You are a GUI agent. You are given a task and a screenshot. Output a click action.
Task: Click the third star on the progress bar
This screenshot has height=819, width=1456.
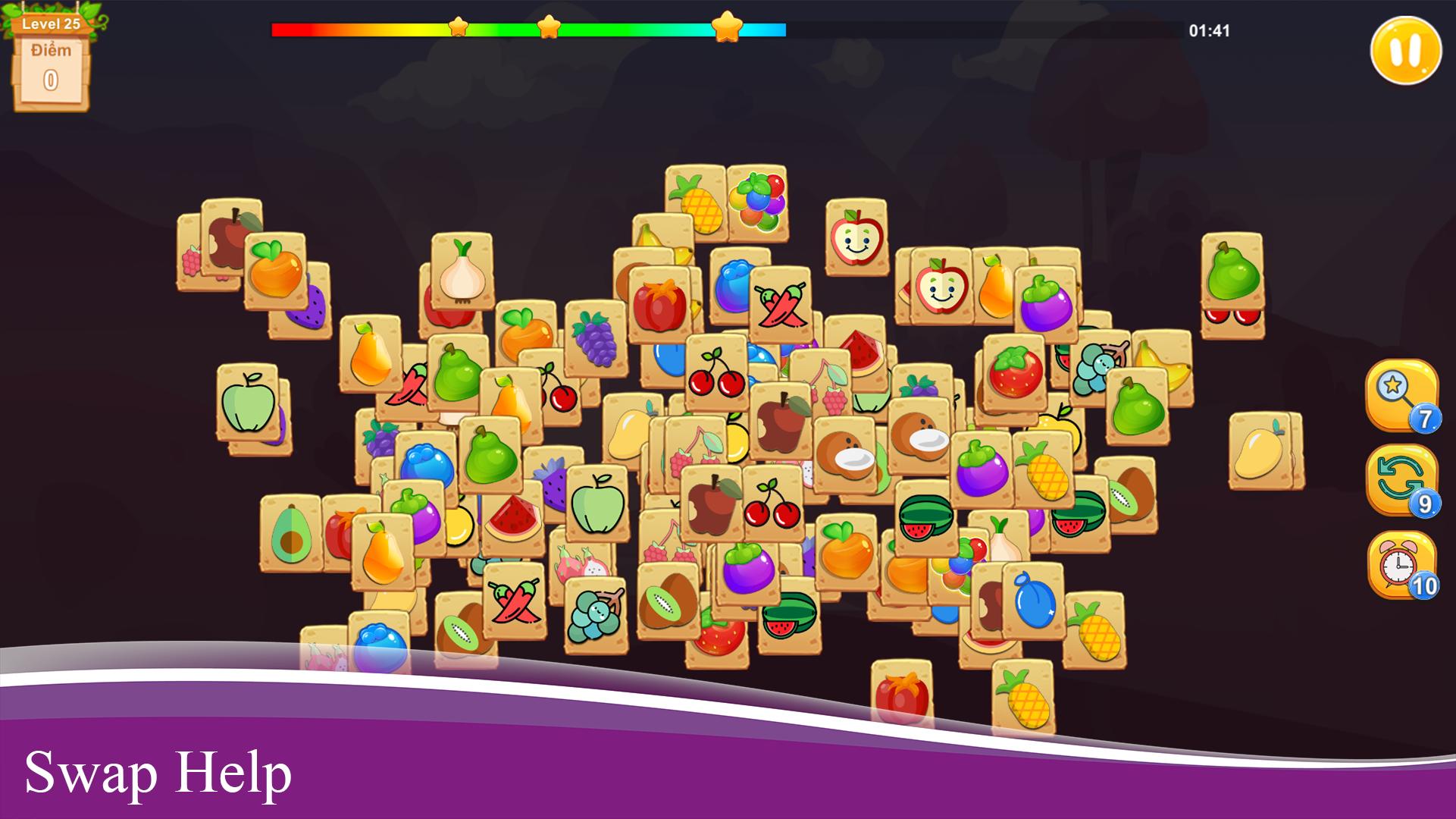pyautogui.click(x=727, y=26)
